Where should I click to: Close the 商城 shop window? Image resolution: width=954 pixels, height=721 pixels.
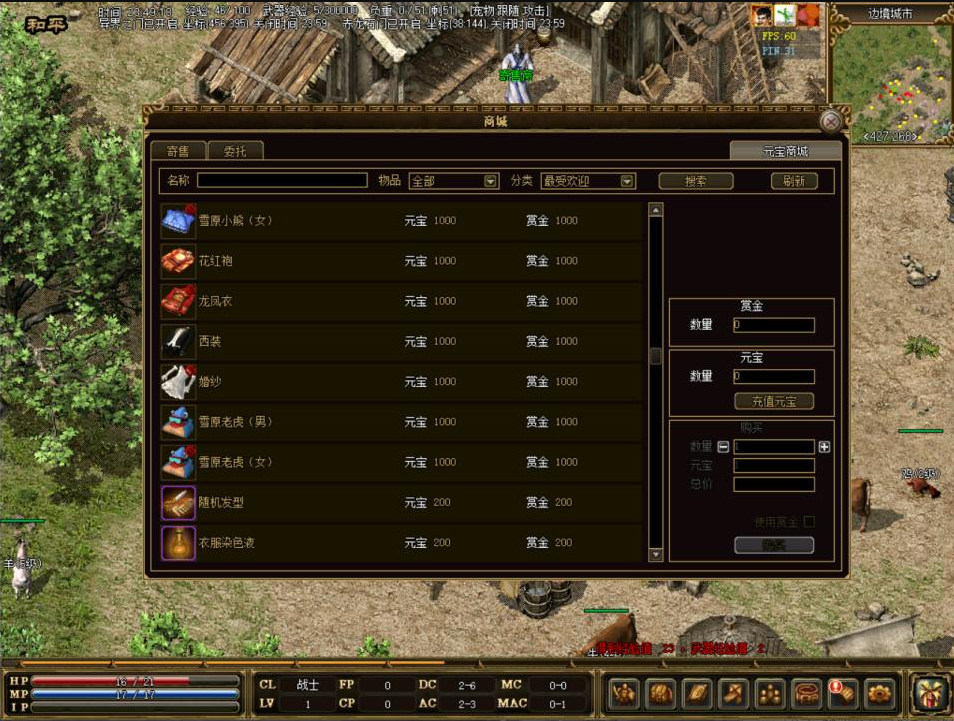(830, 122)
